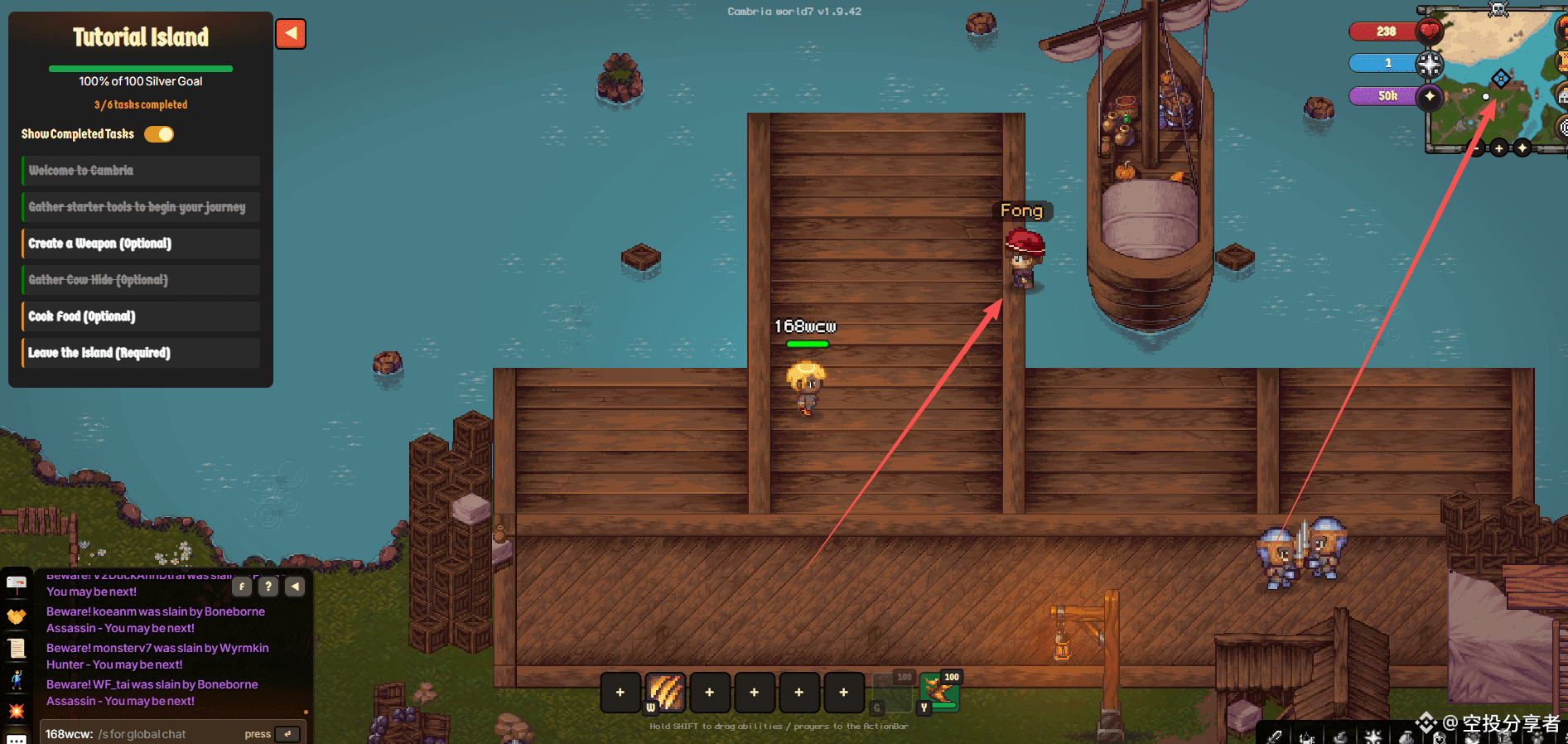Zoom out the minimap with minus button
1568x744 pixels.
click(1476, 148)
